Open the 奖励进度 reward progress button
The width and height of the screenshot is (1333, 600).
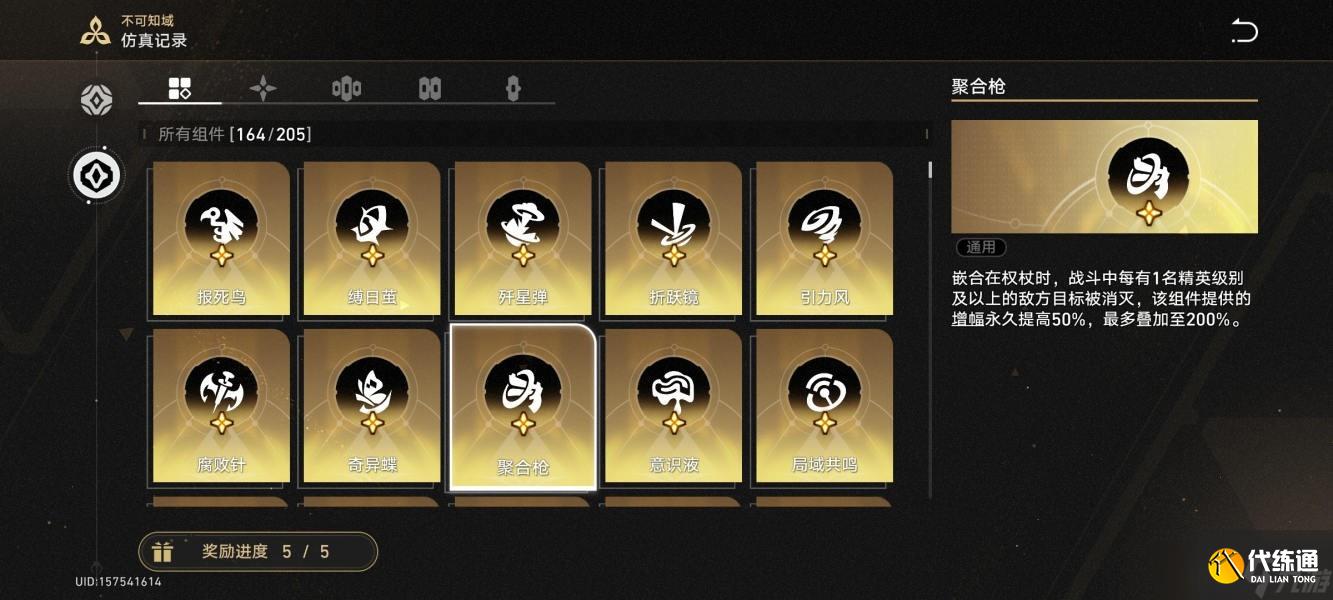pyautogui.click(x=258, y=551)
